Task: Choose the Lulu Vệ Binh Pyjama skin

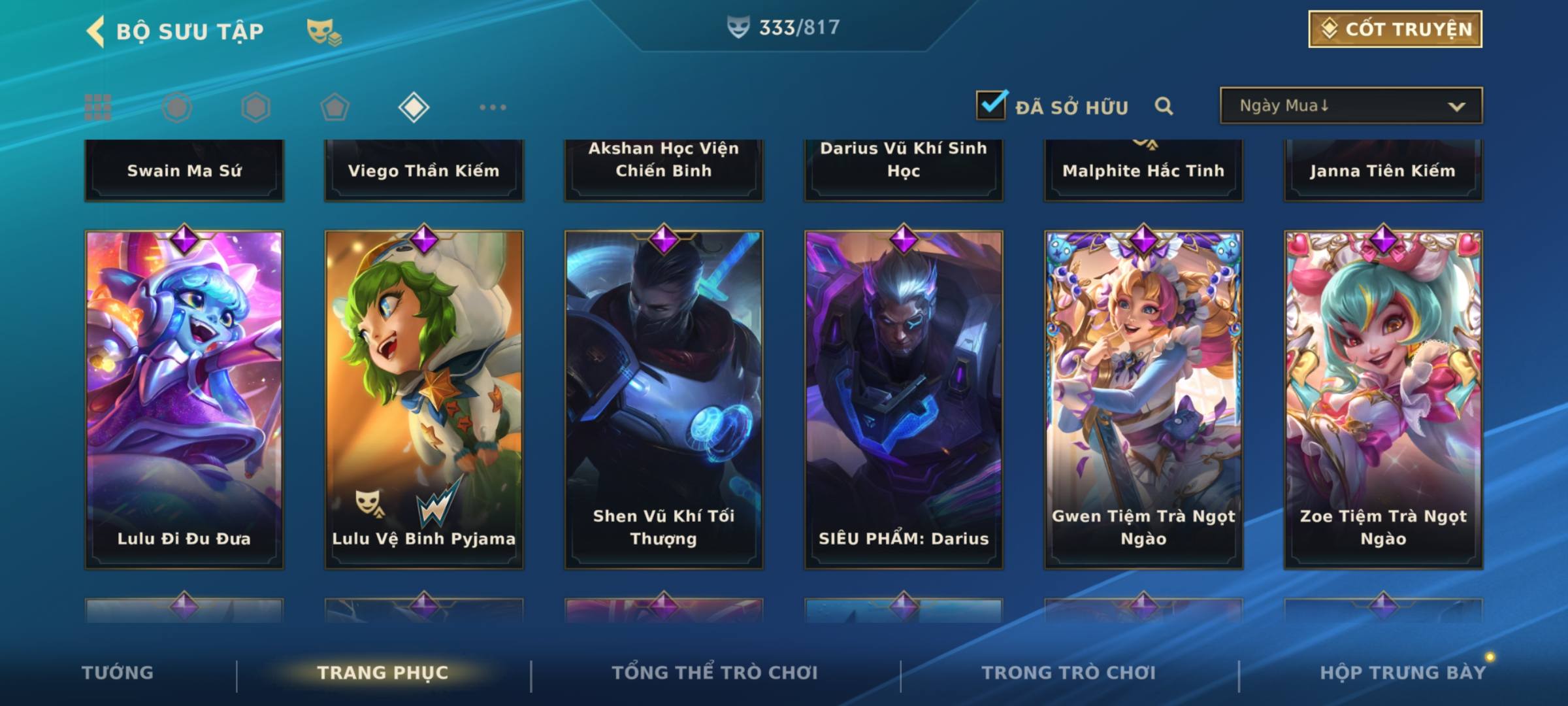Action: pos(424,399)
